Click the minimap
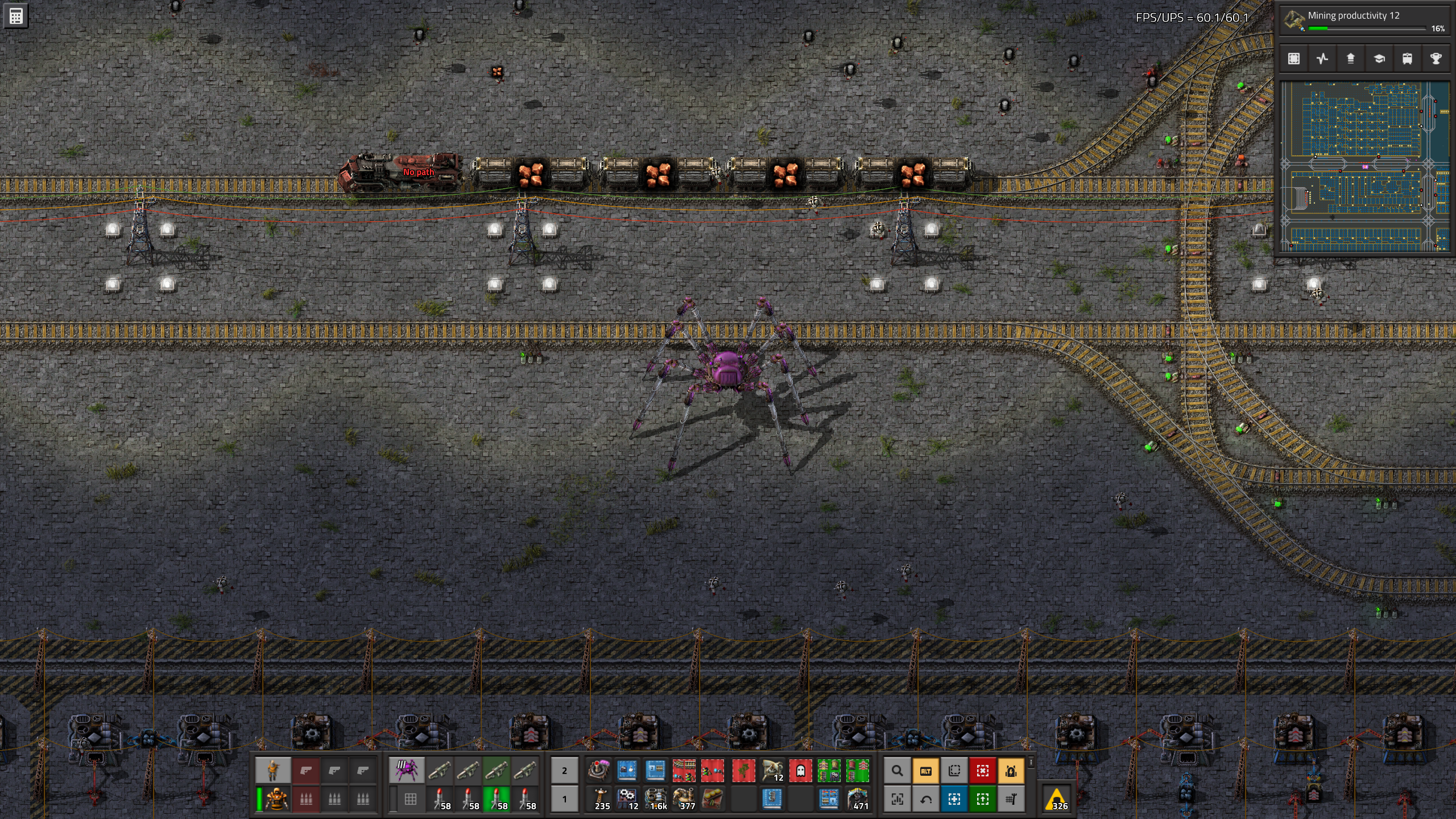 (x=1364, y=166)
